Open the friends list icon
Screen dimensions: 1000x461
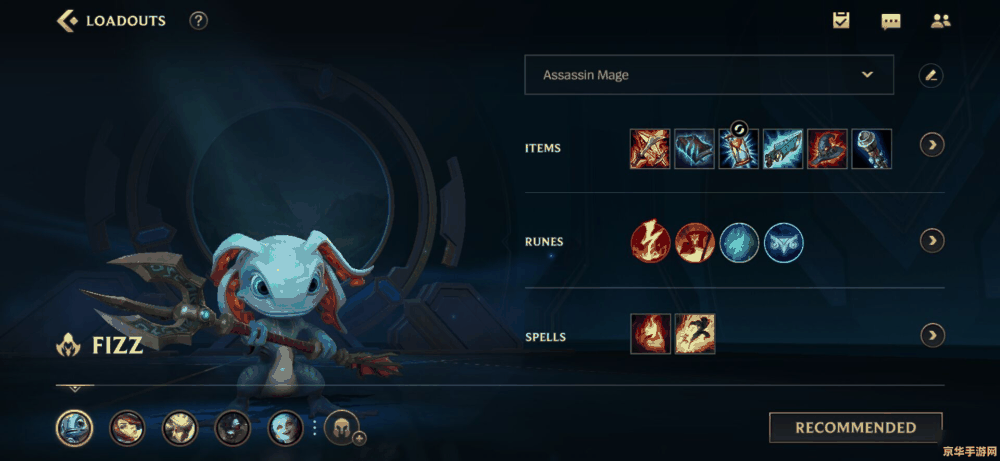(940, 20)
